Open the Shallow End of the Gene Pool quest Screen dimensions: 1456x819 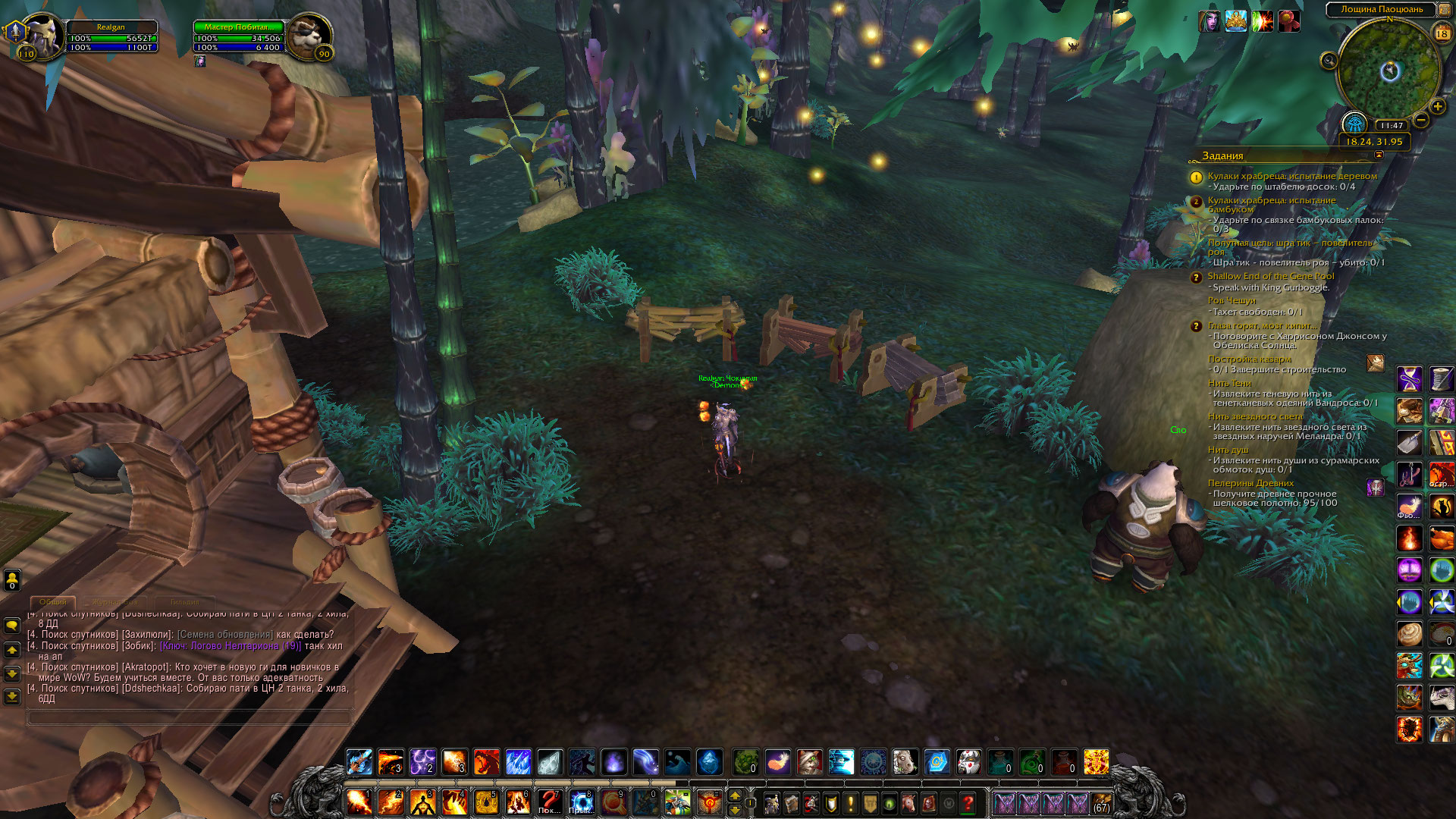[x=1270, y=276]
